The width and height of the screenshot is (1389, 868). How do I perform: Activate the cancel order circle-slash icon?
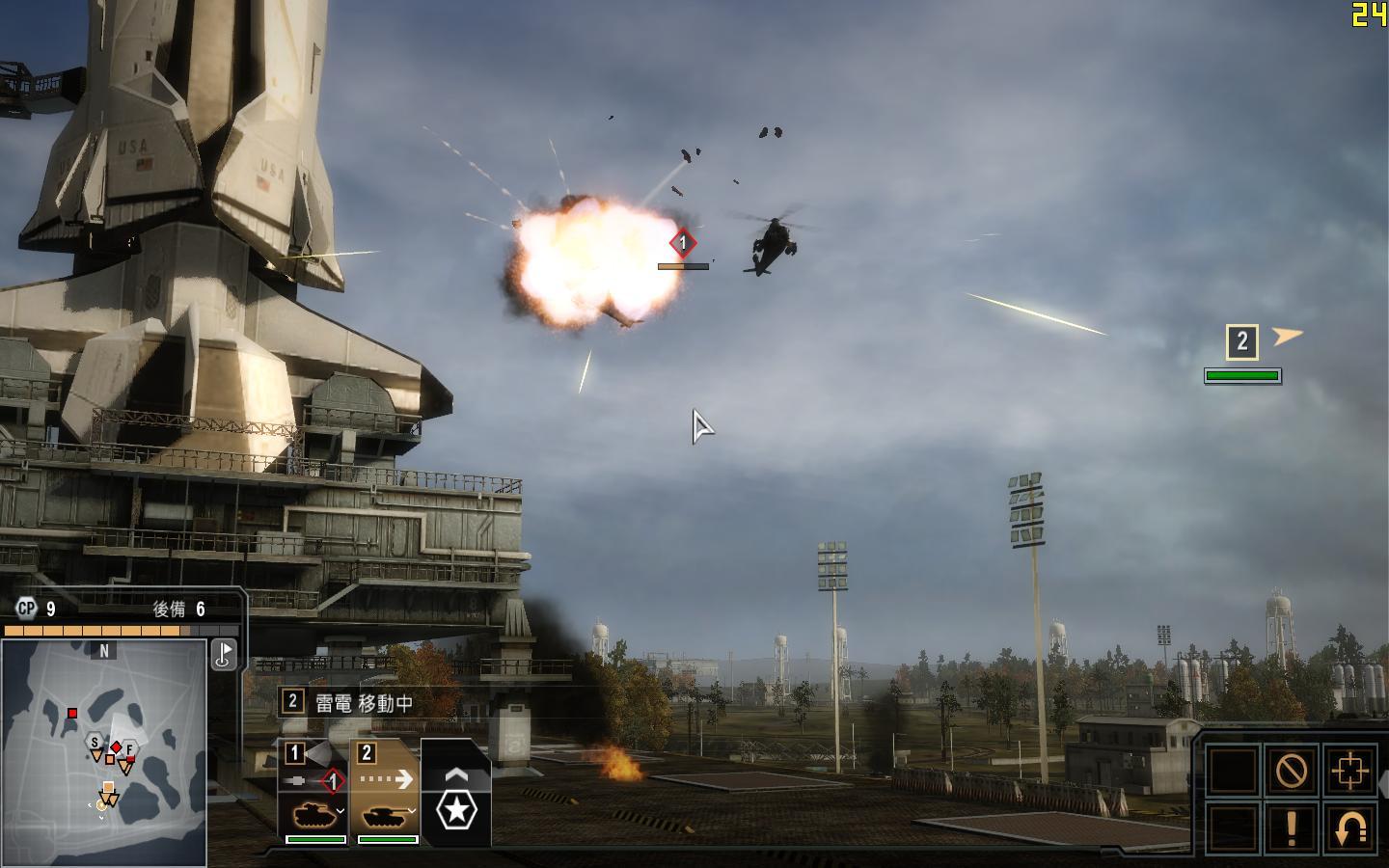point(1291,770)
